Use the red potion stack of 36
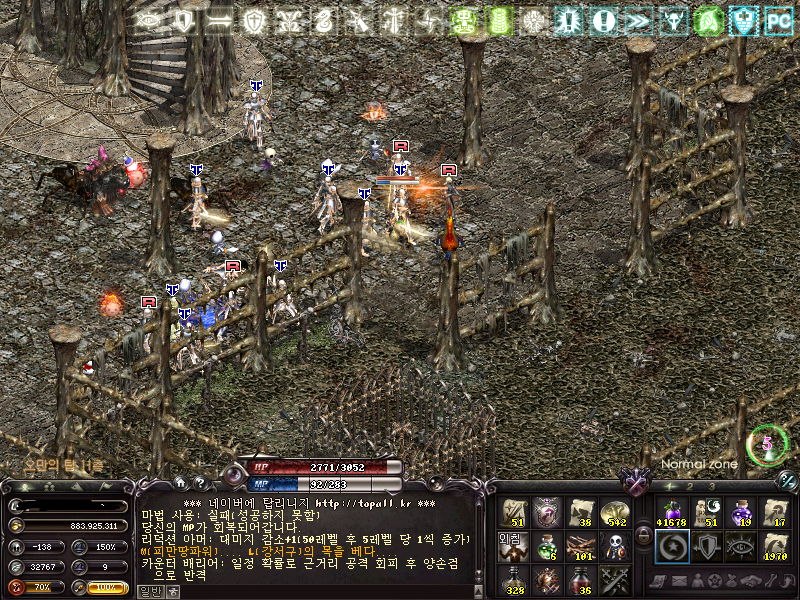 coord(580,579)
